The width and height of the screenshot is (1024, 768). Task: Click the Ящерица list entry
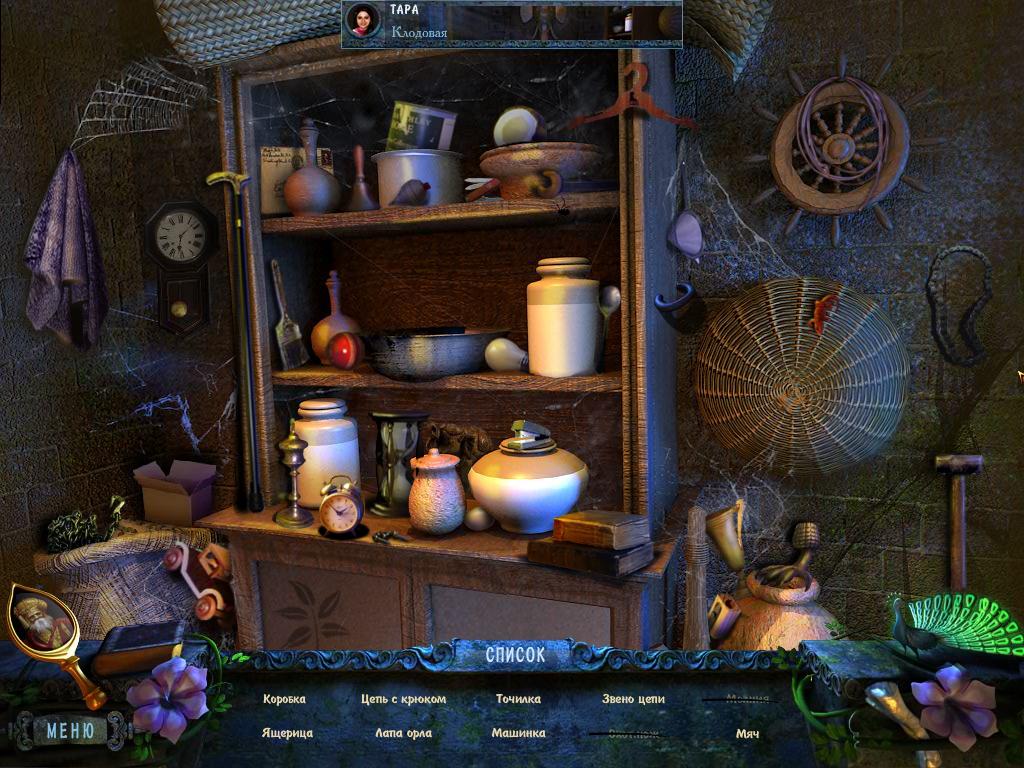pyautogui.click(x=287, y=733)
